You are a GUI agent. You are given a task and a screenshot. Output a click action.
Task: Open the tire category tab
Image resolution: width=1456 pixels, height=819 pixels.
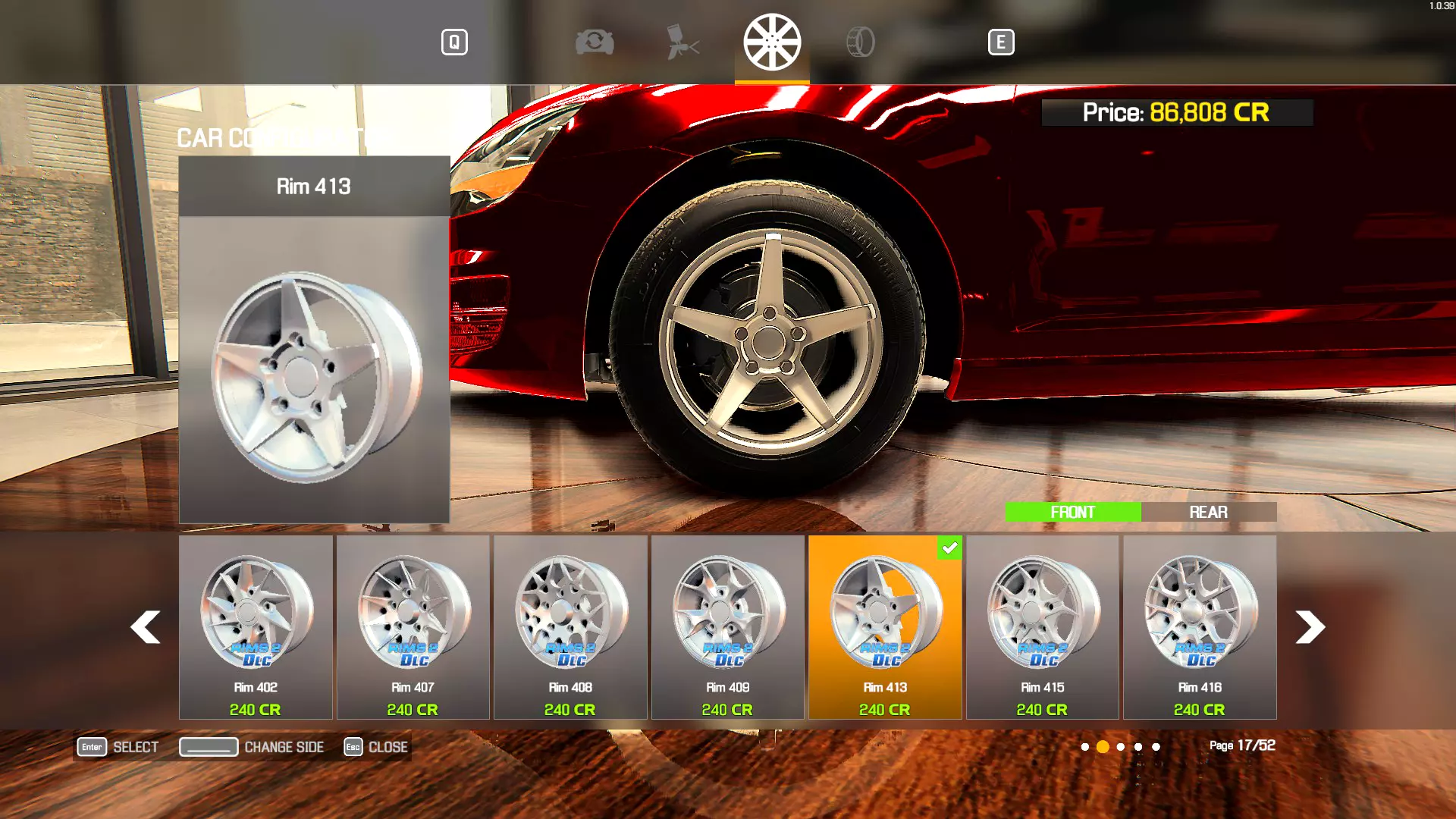click(861, 42)
